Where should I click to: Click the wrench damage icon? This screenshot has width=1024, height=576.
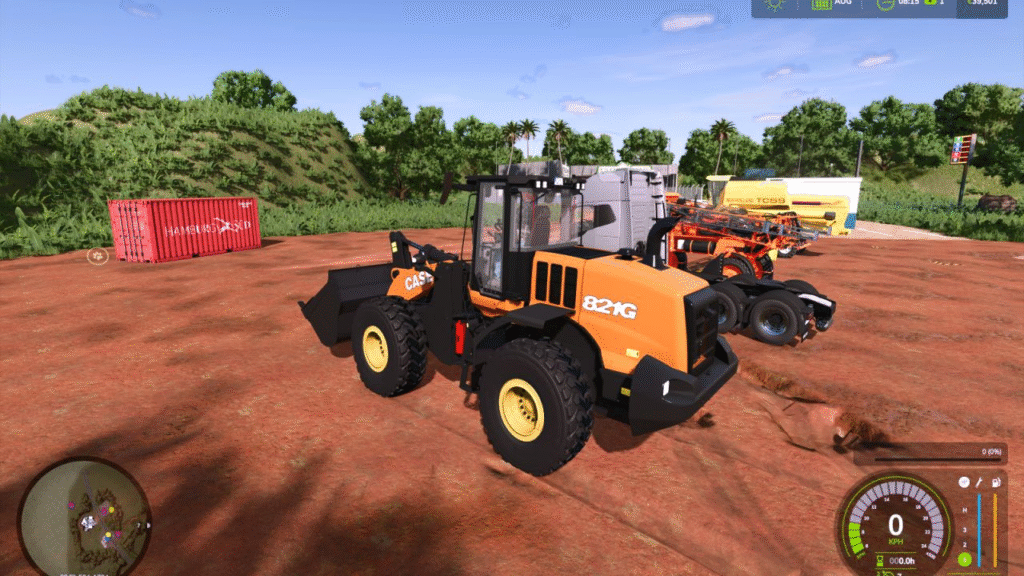(979, 483)
